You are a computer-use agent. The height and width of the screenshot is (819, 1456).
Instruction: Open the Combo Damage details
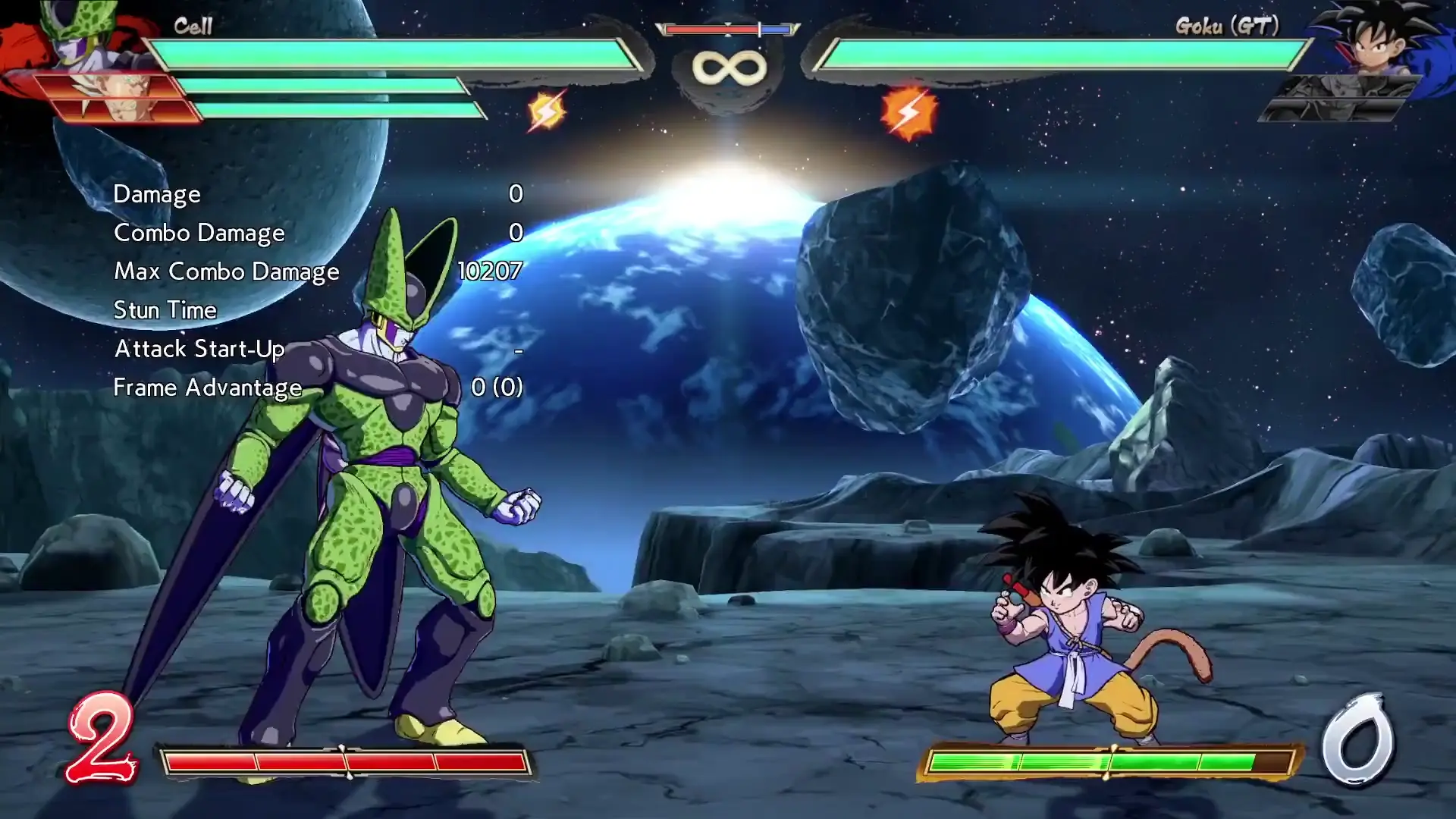(x=199, y=233)
